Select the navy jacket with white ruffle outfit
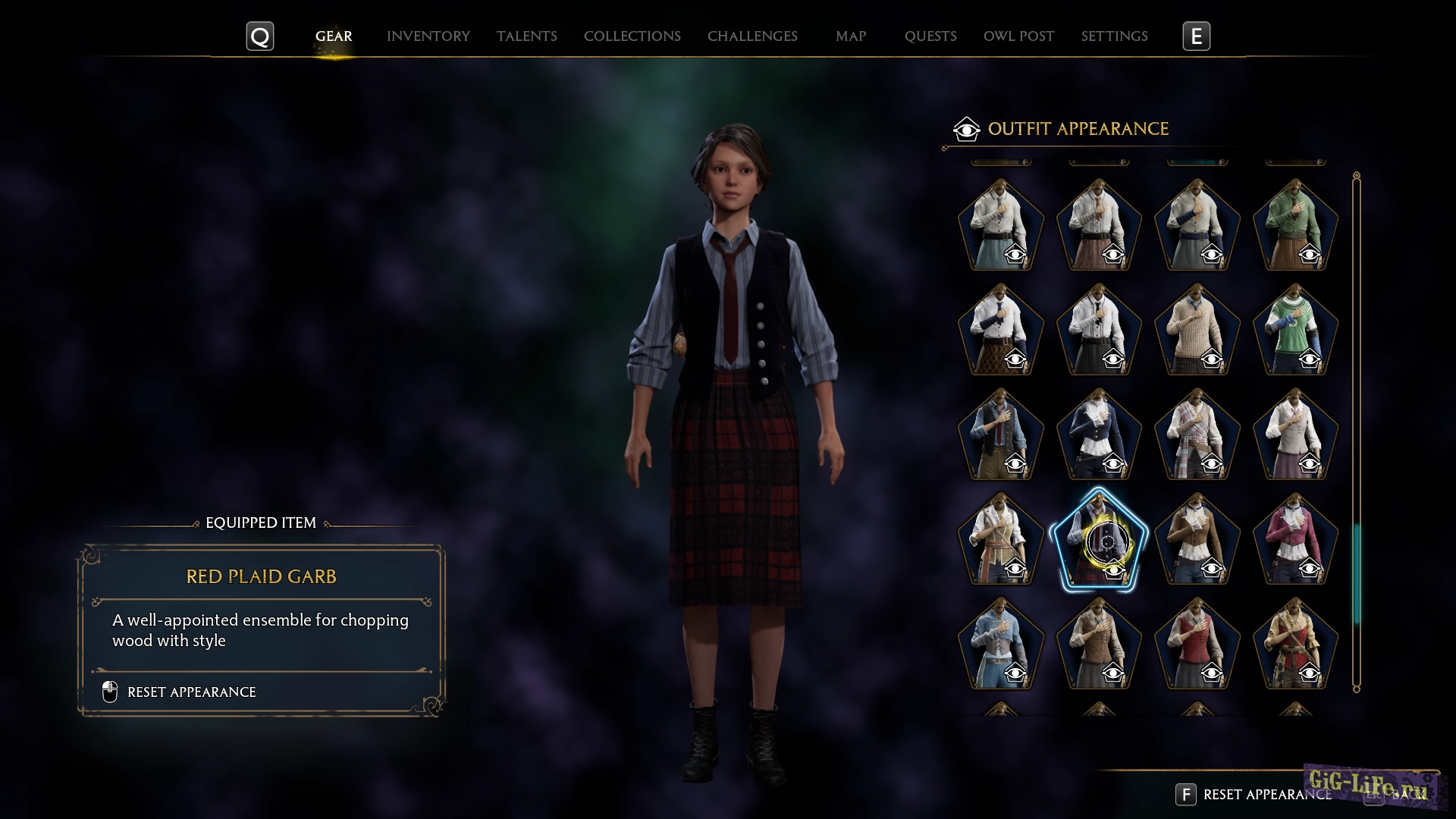The height and width of the screenshot is (819, 1456). (1098, 435)
